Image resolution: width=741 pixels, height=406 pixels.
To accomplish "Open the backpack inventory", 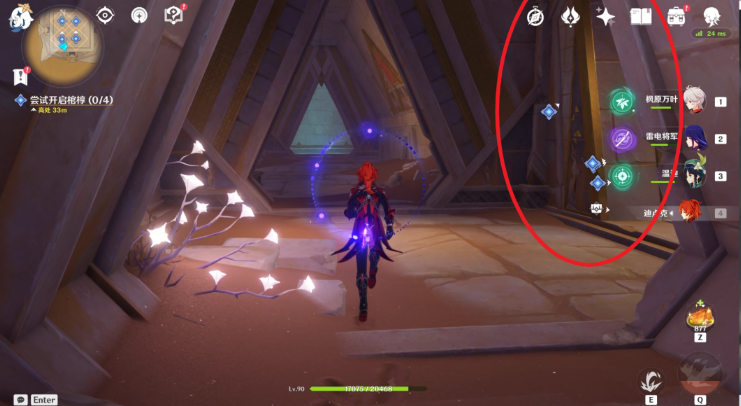I will point(676,16).
